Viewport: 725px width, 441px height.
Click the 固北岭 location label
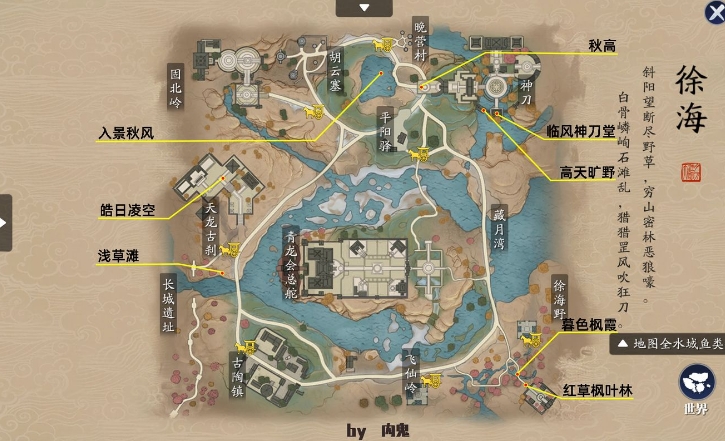[x=177, y=85]
